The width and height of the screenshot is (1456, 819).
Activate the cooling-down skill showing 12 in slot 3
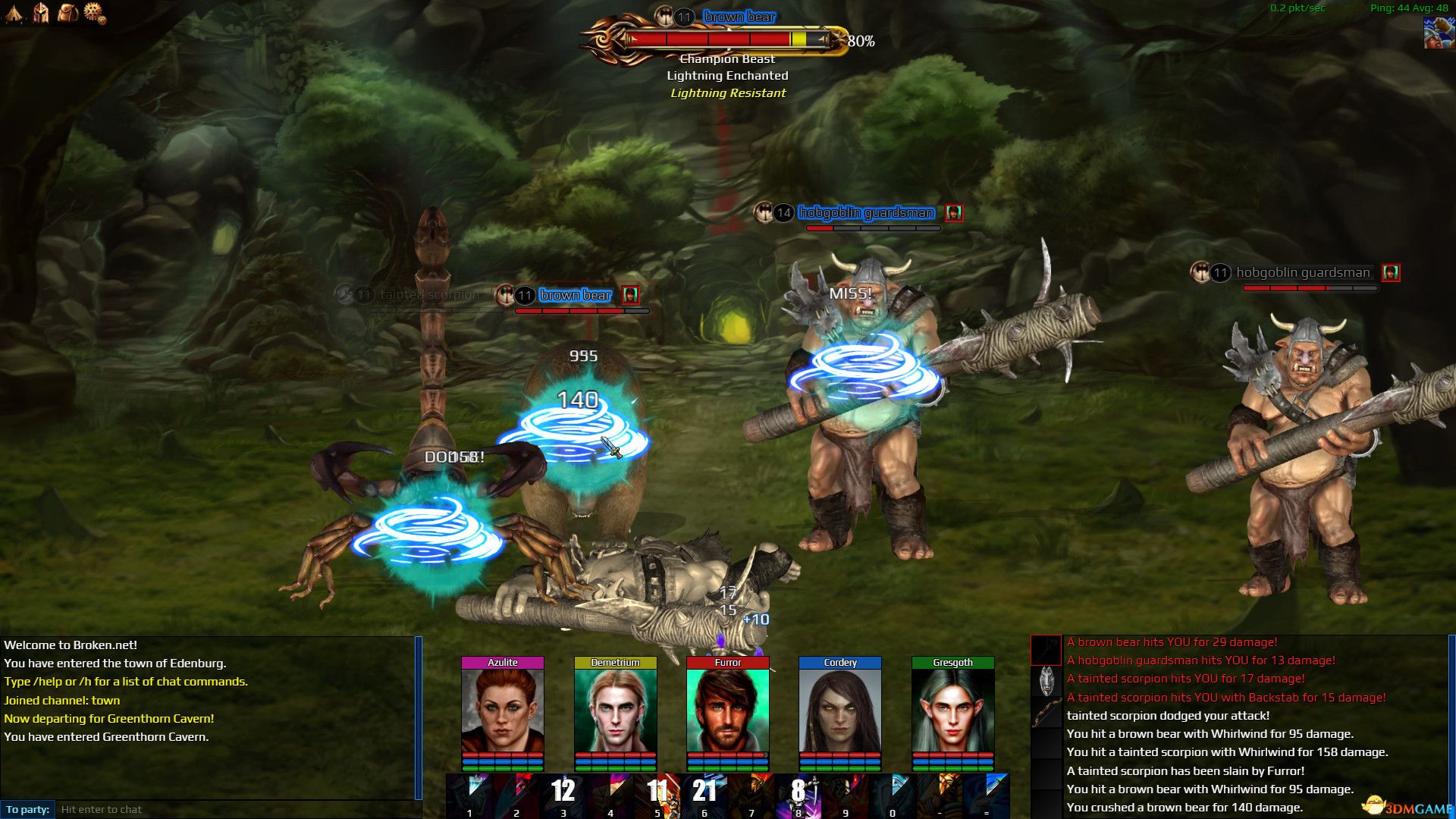(x=563, y=792)
